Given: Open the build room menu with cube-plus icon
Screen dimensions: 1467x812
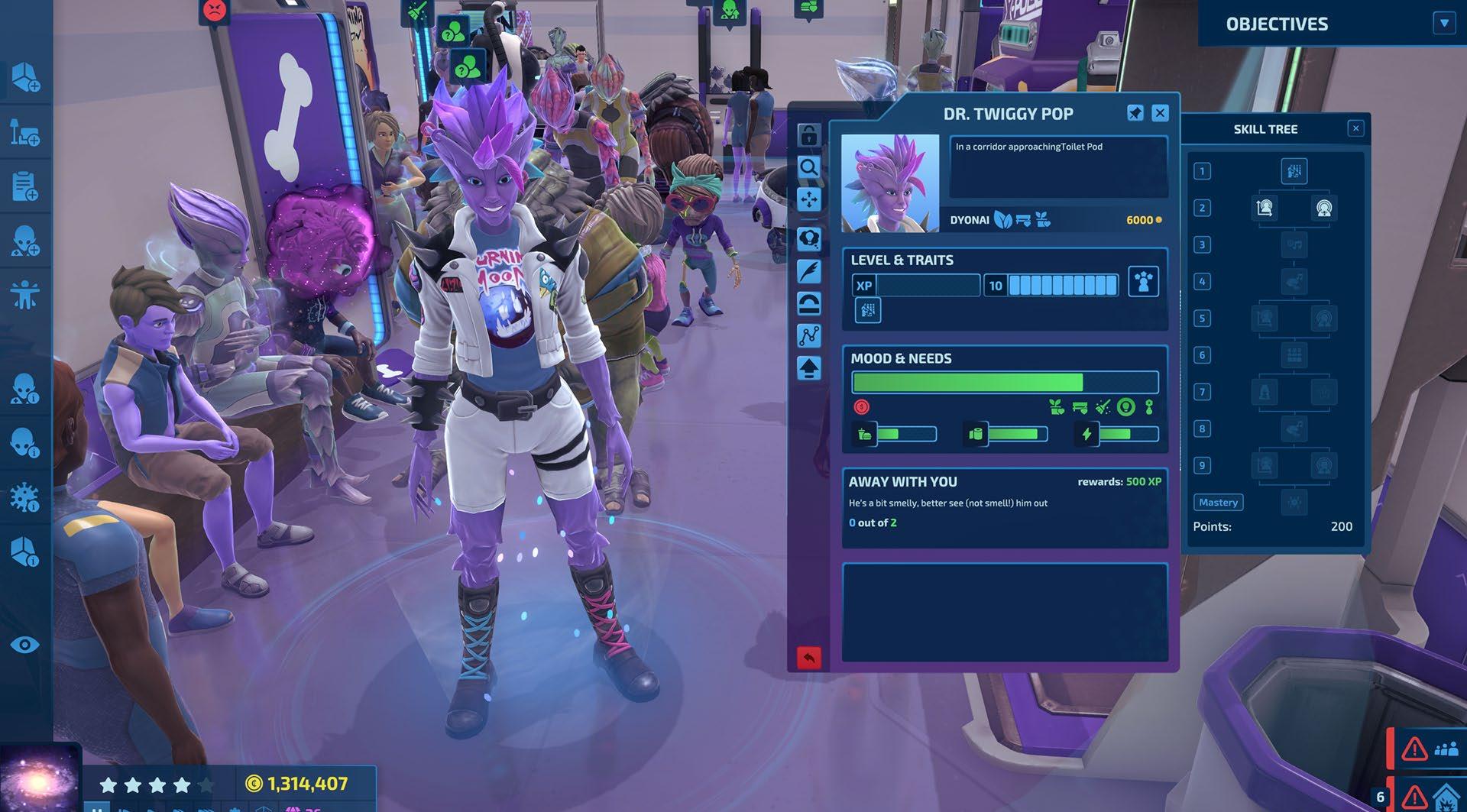Looking at the screenshot, I should tap(25, 77).
